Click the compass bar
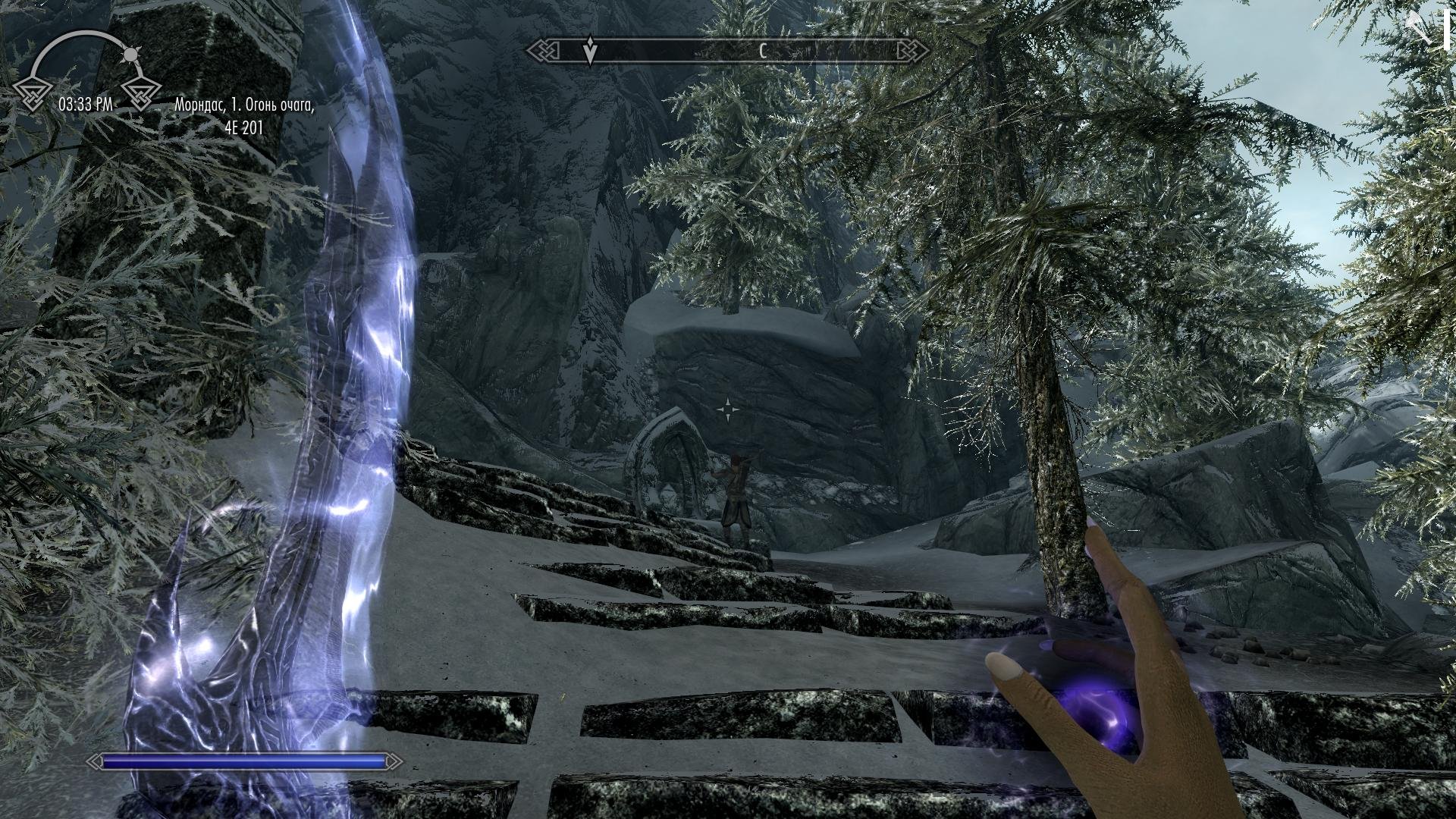This screenshot has width=1456, height=819. click(720, 51)
